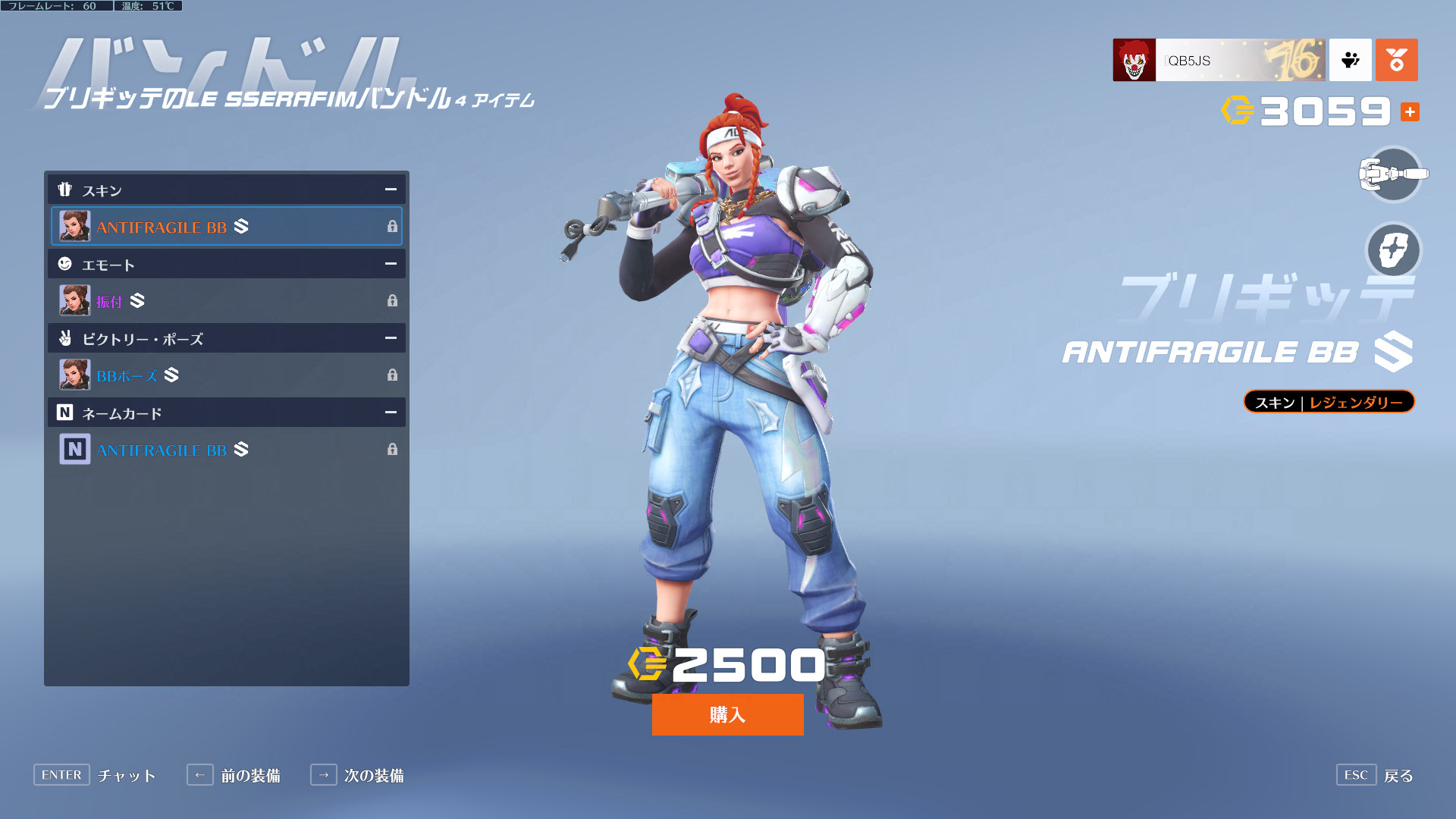Collapse the エモート category header
Image resolution: width=1456 pixels, height=819 pixels.
click(391, 264)
